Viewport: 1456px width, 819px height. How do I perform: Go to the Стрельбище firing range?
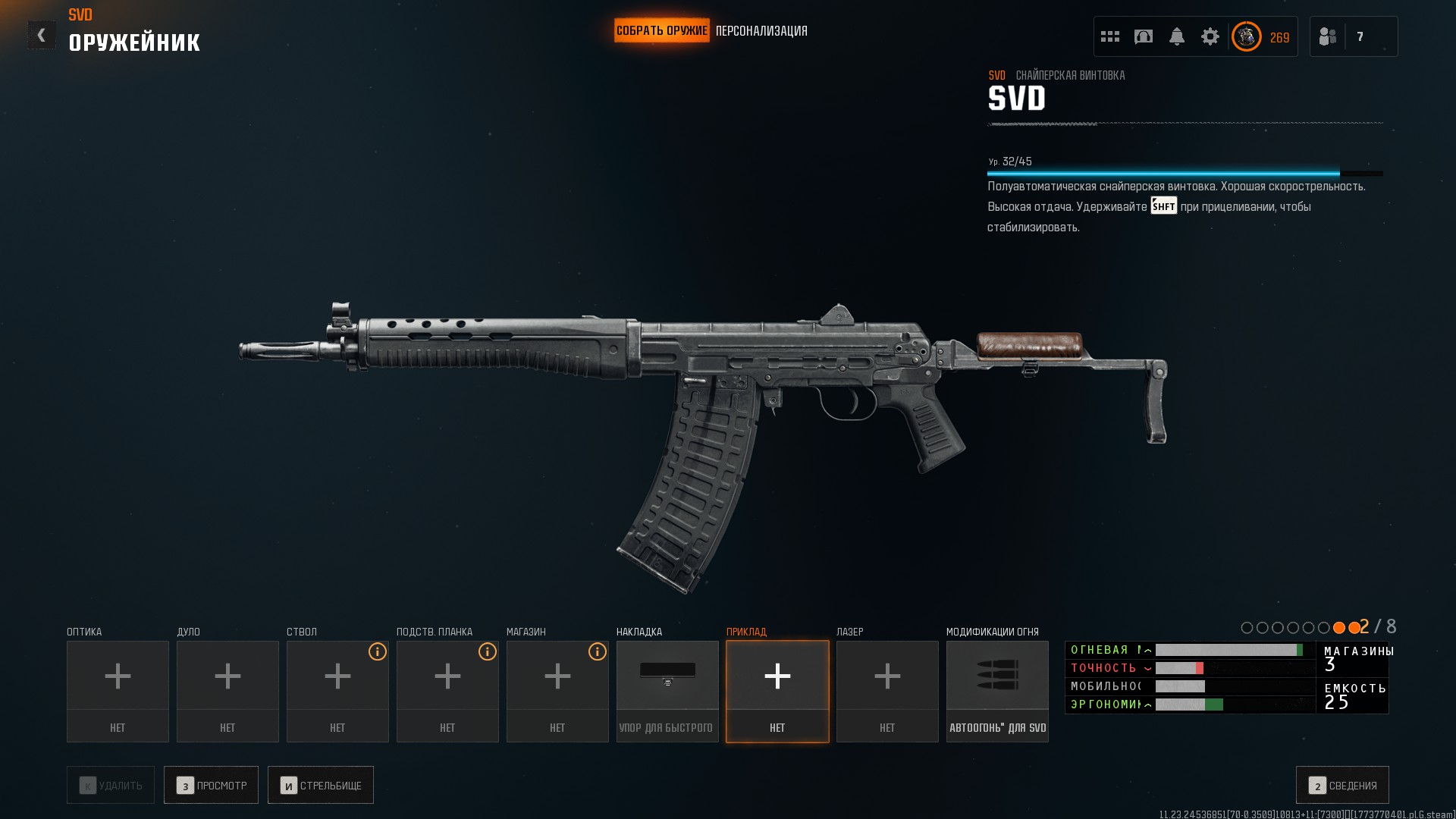[x=321, y=785]
